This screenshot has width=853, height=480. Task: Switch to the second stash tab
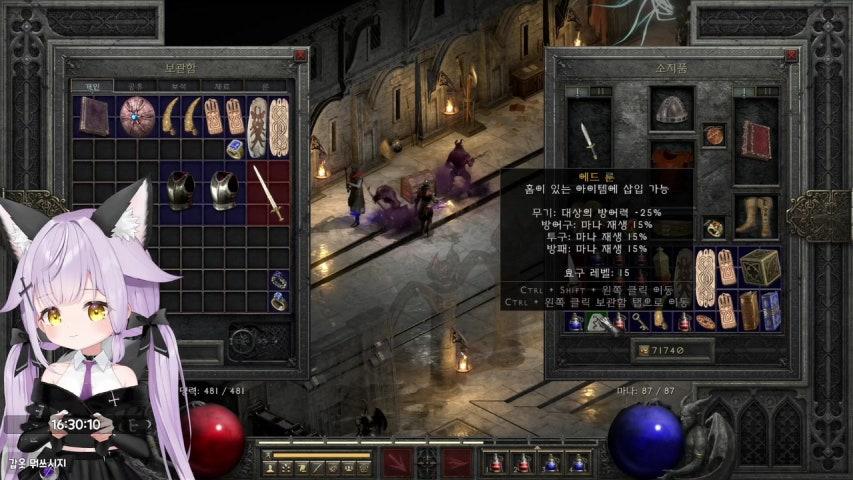click(x=133, y=87)
